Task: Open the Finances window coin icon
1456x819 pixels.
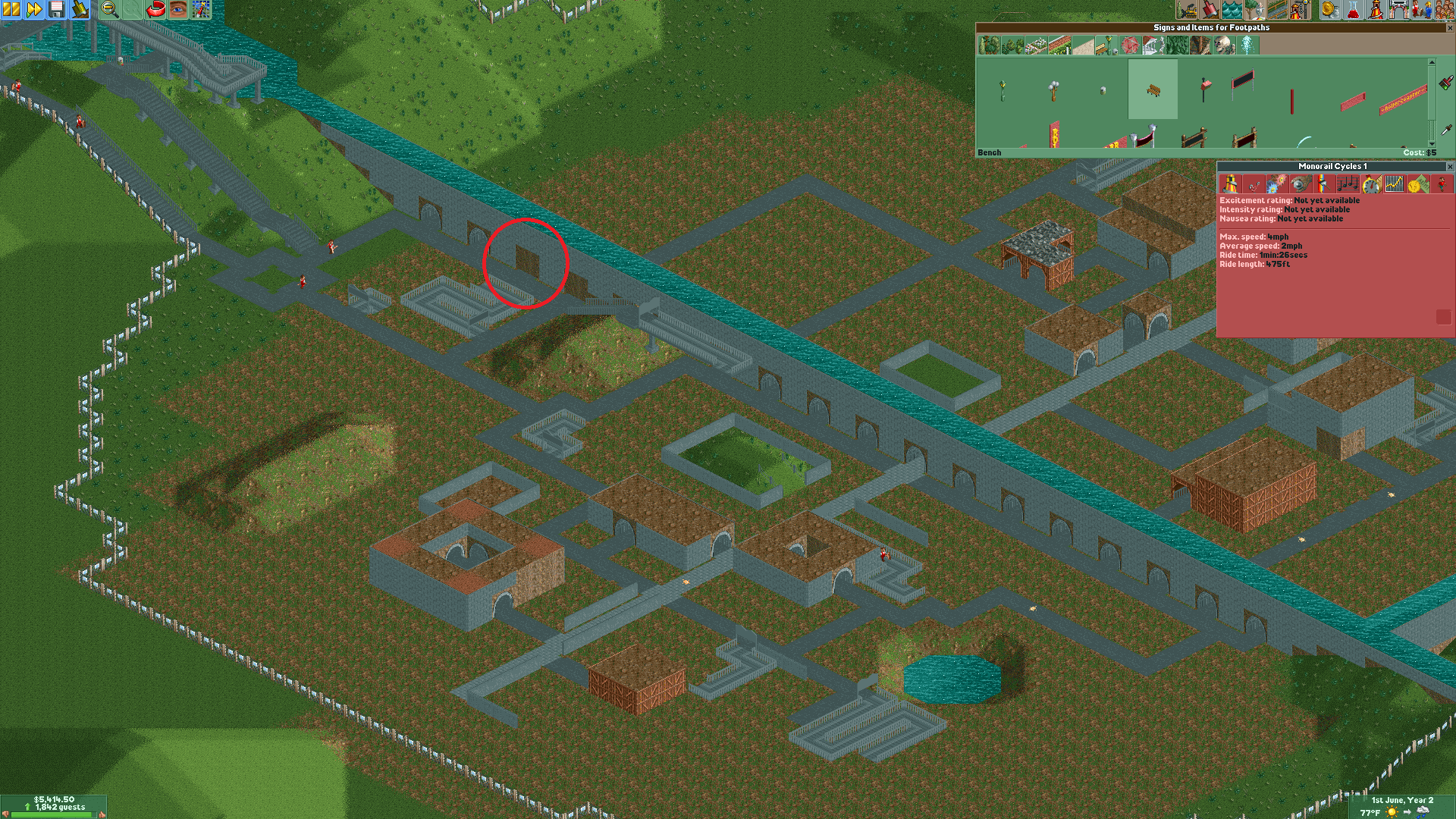Action: pyautogui.click(x=1329, y=11)
